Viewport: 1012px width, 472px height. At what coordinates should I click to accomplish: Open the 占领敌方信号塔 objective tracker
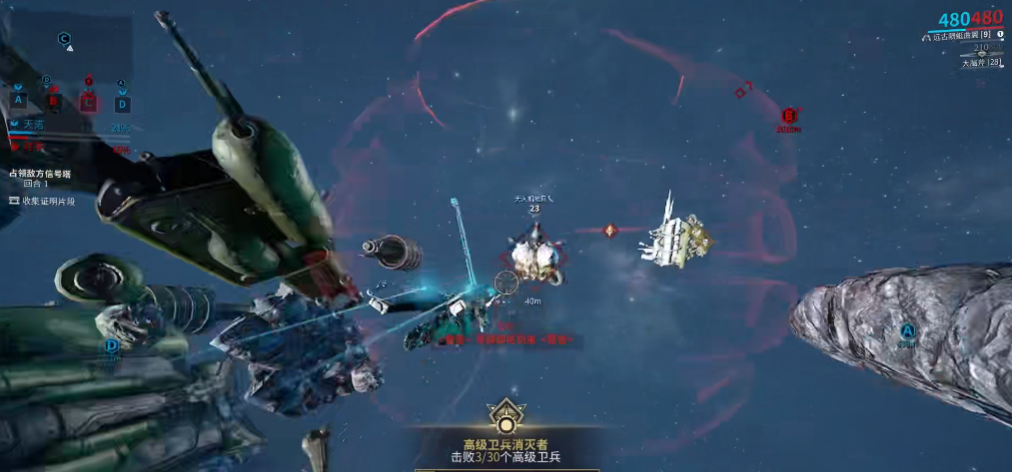[x=40, y=174]
